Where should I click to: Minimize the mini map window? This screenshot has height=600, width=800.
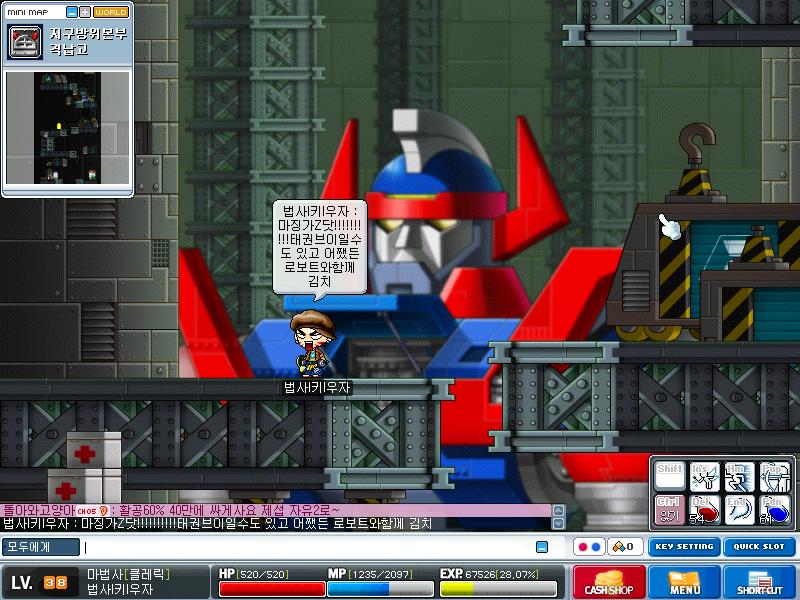pos(72,12)
